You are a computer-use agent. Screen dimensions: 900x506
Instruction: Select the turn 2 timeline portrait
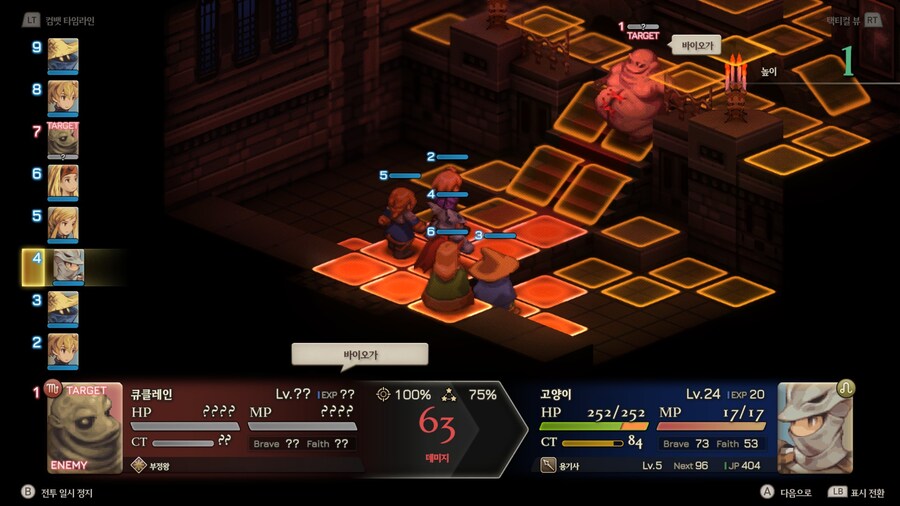tap(62, 350)
